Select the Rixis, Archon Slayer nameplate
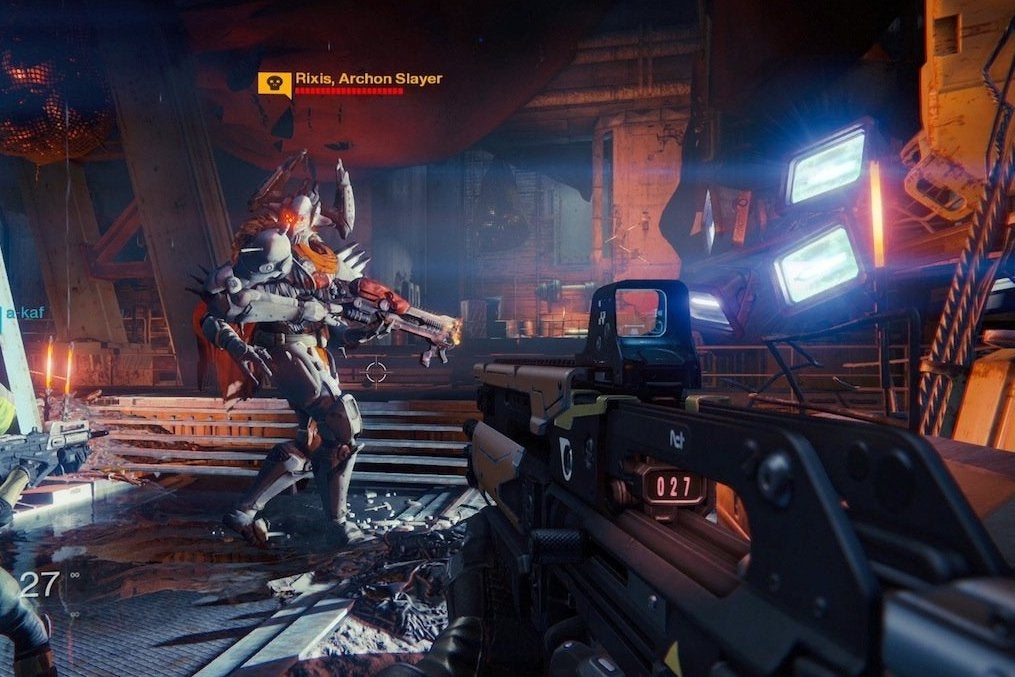Viewport: 1015px width, 677px height. [x=368, y=79]
